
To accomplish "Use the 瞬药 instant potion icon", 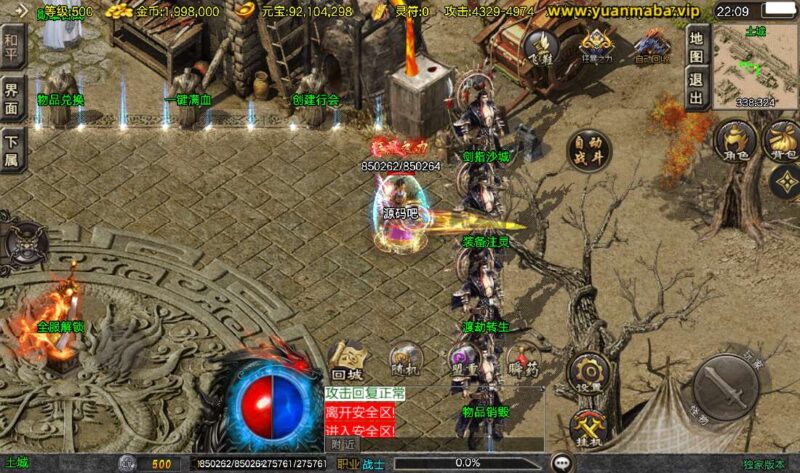I will point(521,362).
